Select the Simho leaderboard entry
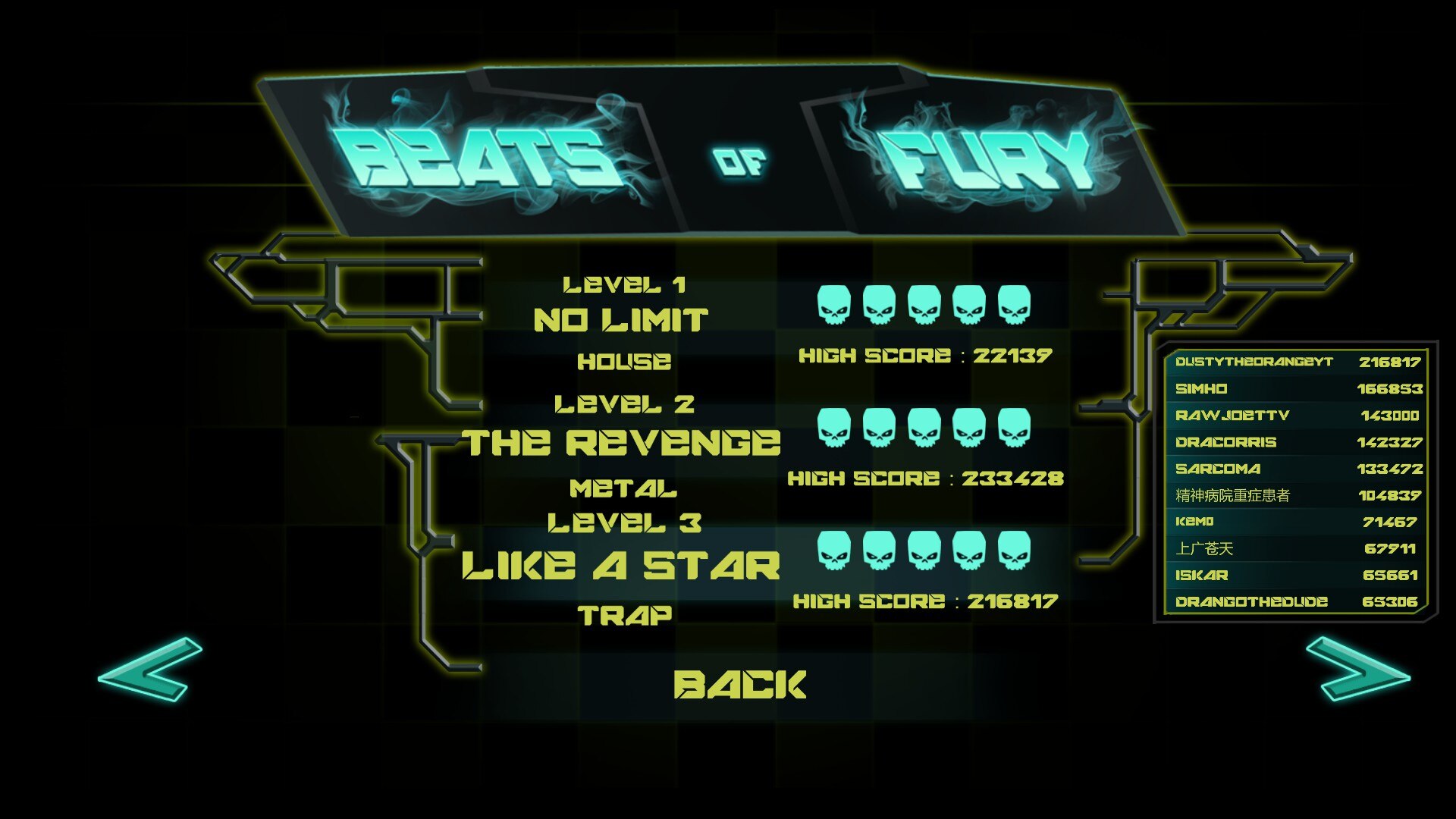The width and height of the screenshot is (1456, 819). pos(1296,389)
